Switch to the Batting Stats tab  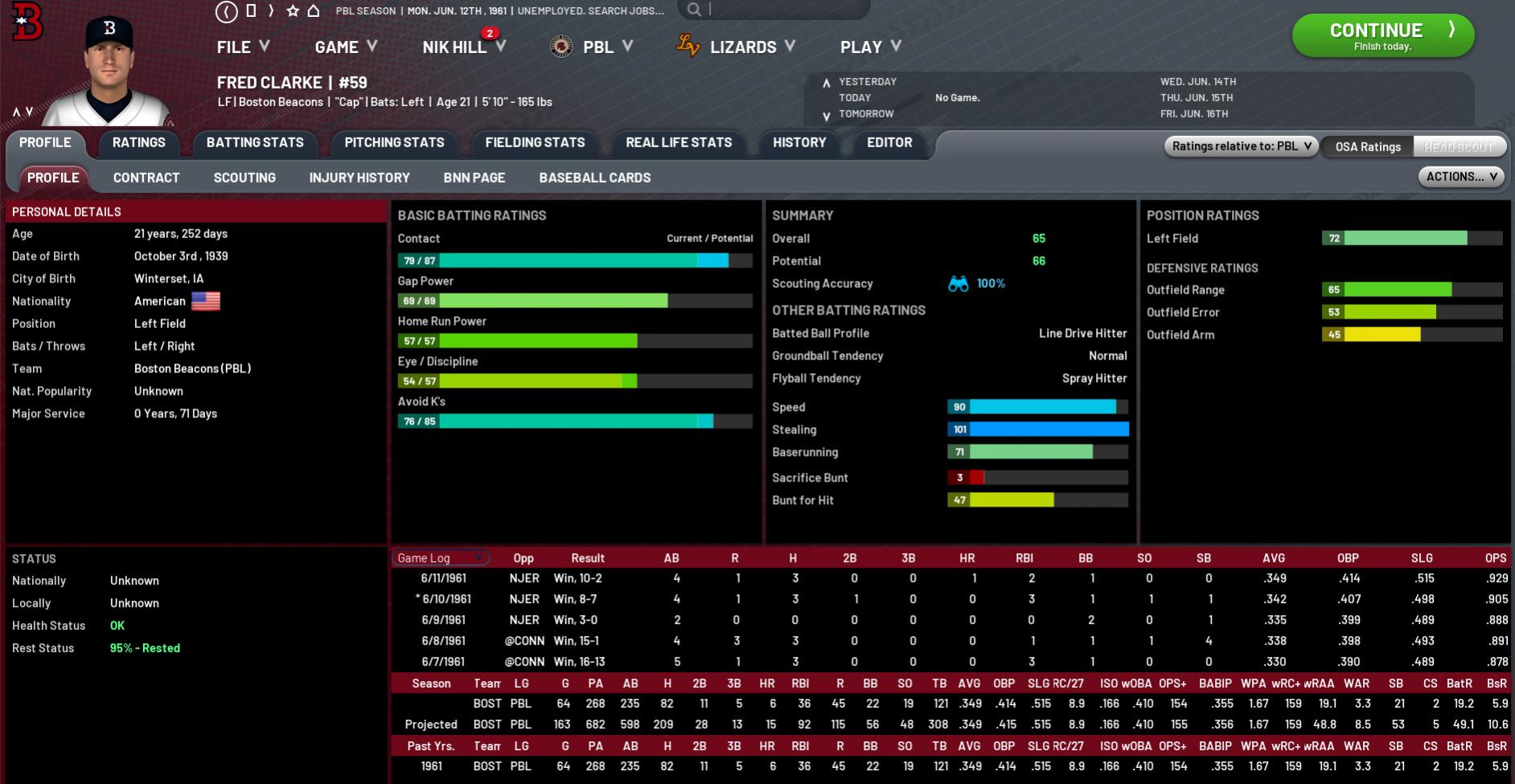point(255,142)
